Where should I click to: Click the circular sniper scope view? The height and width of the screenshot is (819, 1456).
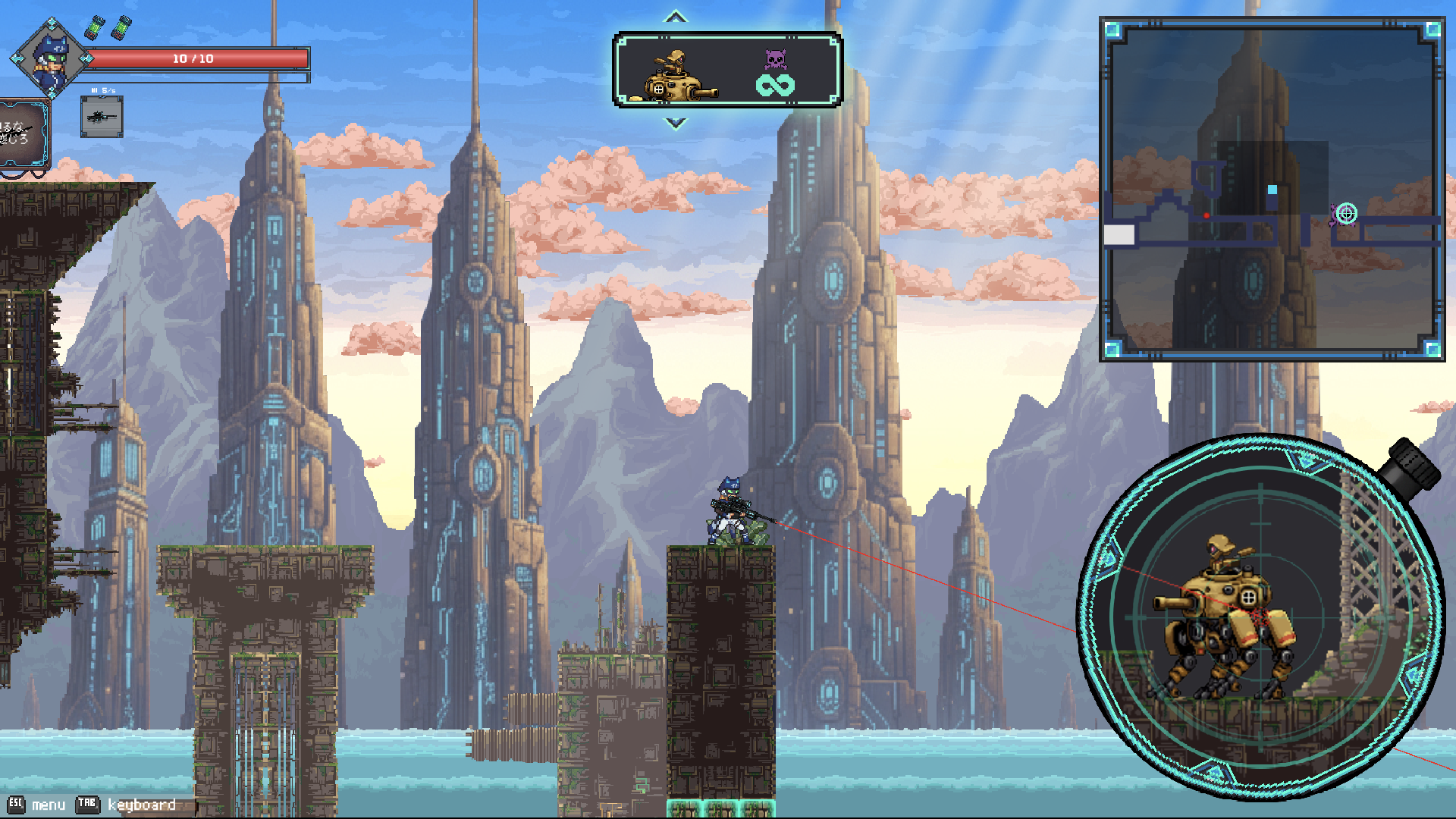point(1259,616)
